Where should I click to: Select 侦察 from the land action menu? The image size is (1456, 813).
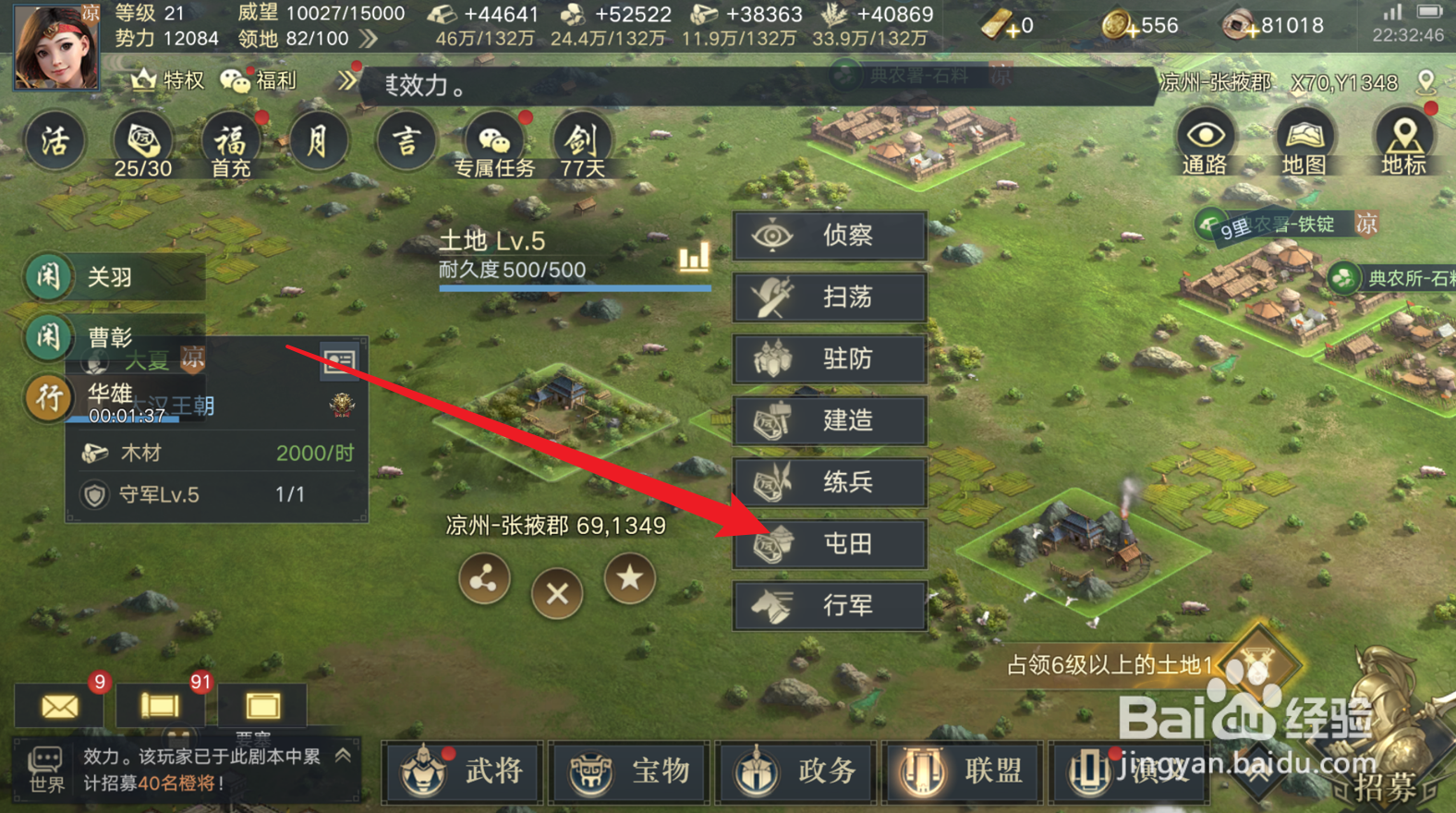[829, 236]
